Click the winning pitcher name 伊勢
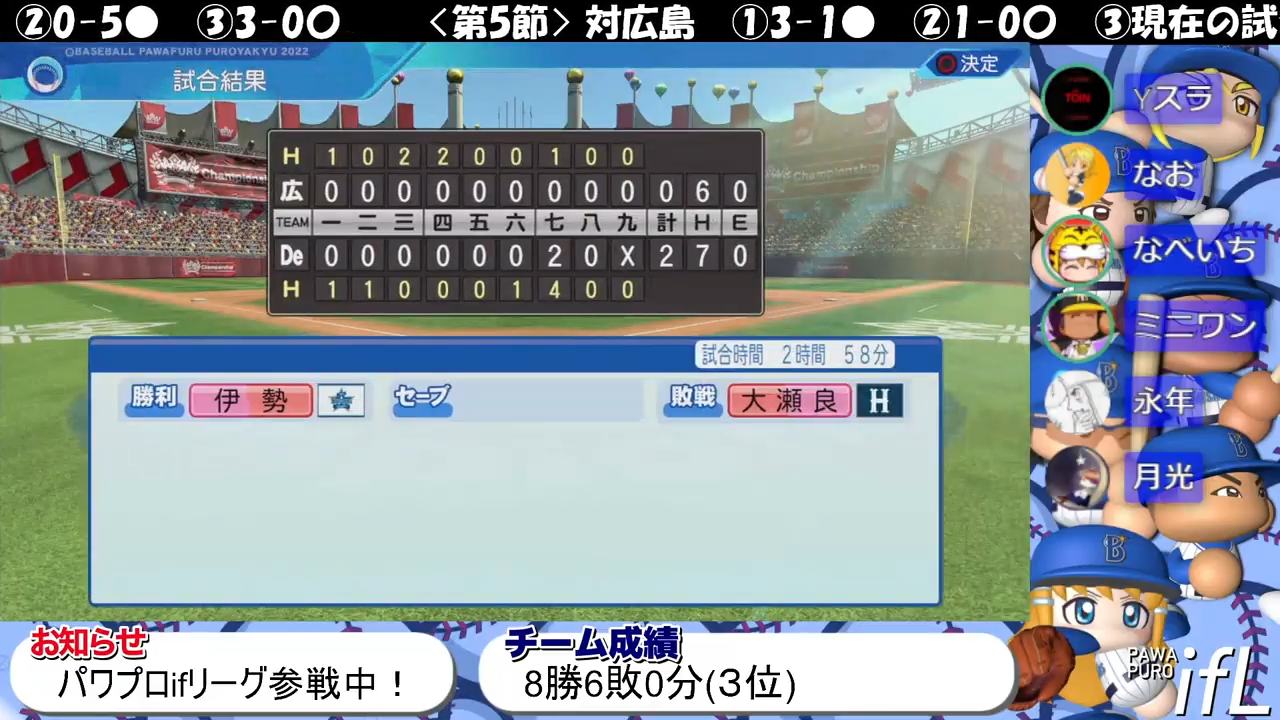Image resolution: width=1280 pixels, height=720 pixels. [x=250, y=399]
